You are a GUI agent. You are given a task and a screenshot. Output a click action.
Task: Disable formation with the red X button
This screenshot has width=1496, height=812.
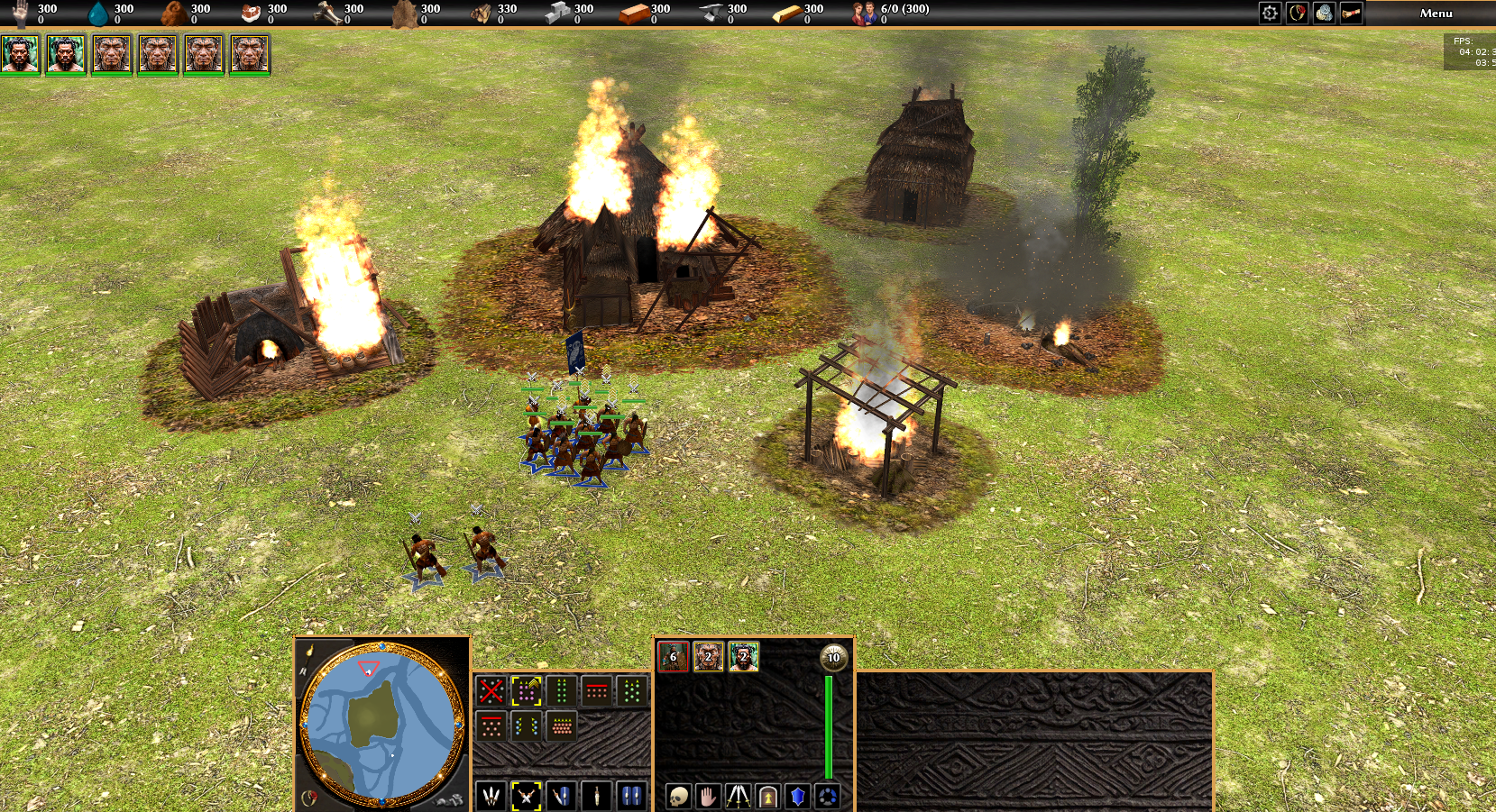491,691
